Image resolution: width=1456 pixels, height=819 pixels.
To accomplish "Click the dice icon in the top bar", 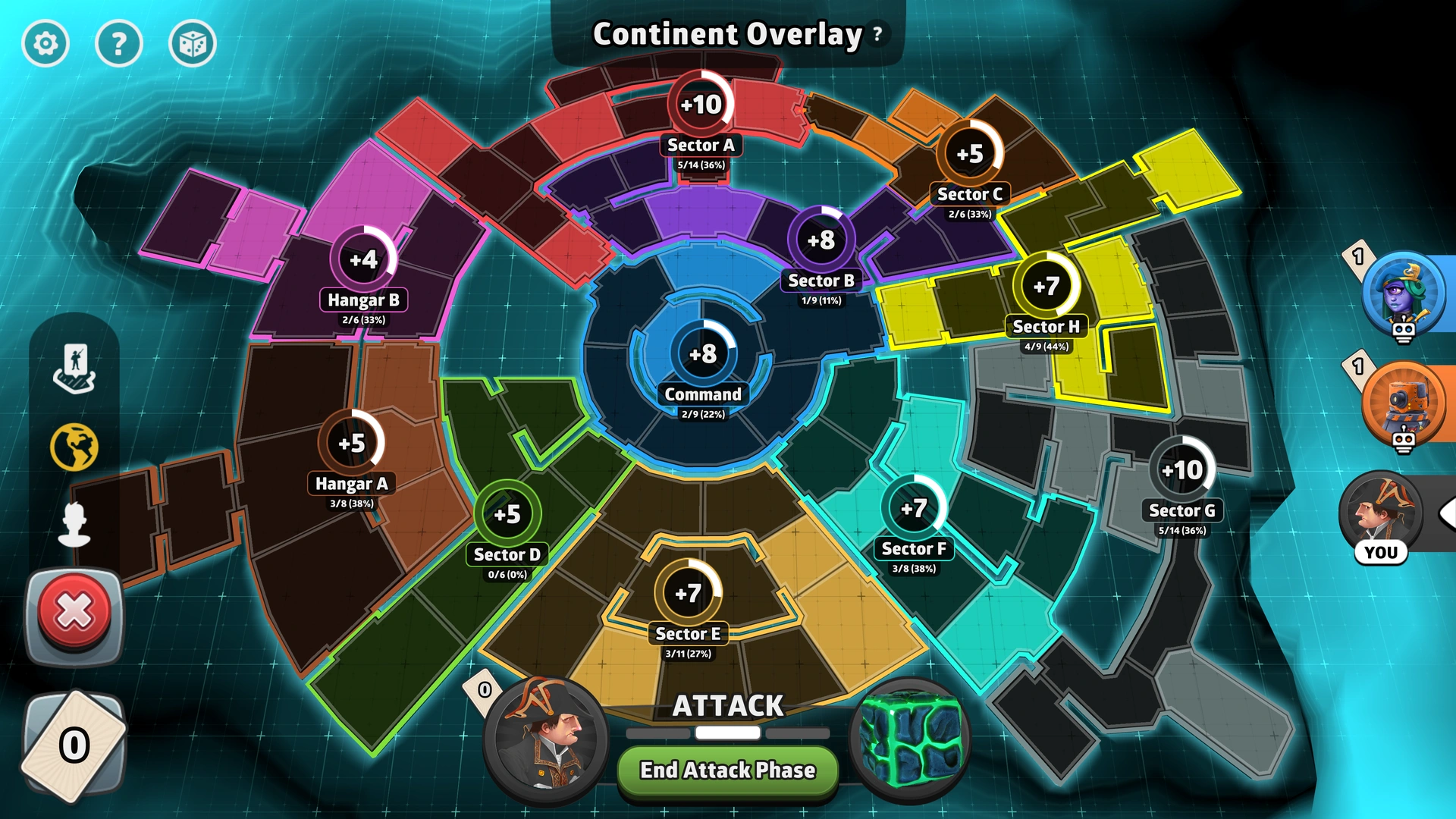I will tap(193, 44).
